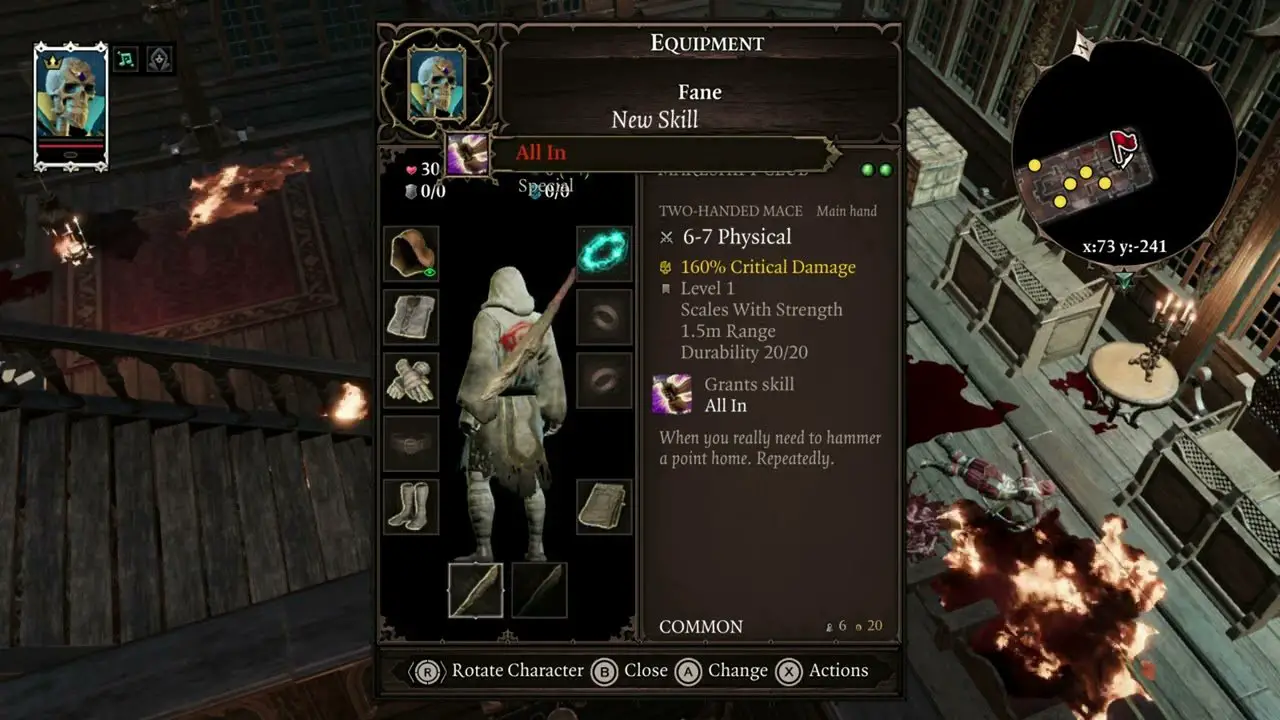1280x720 pixels.
Task: Select the cloth shirt chest slot
Action: click(x=411, y=317)
